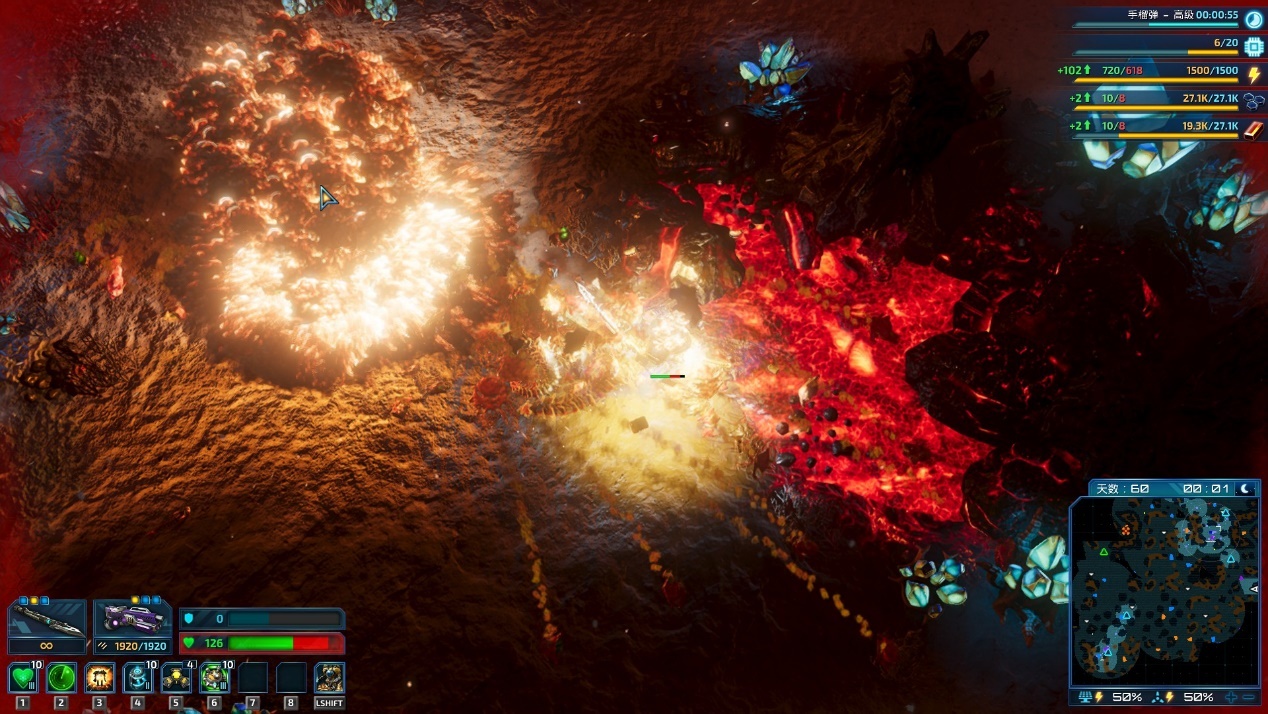
Task: Click the energy lightning bolt icon
Action: [1254, 74]
